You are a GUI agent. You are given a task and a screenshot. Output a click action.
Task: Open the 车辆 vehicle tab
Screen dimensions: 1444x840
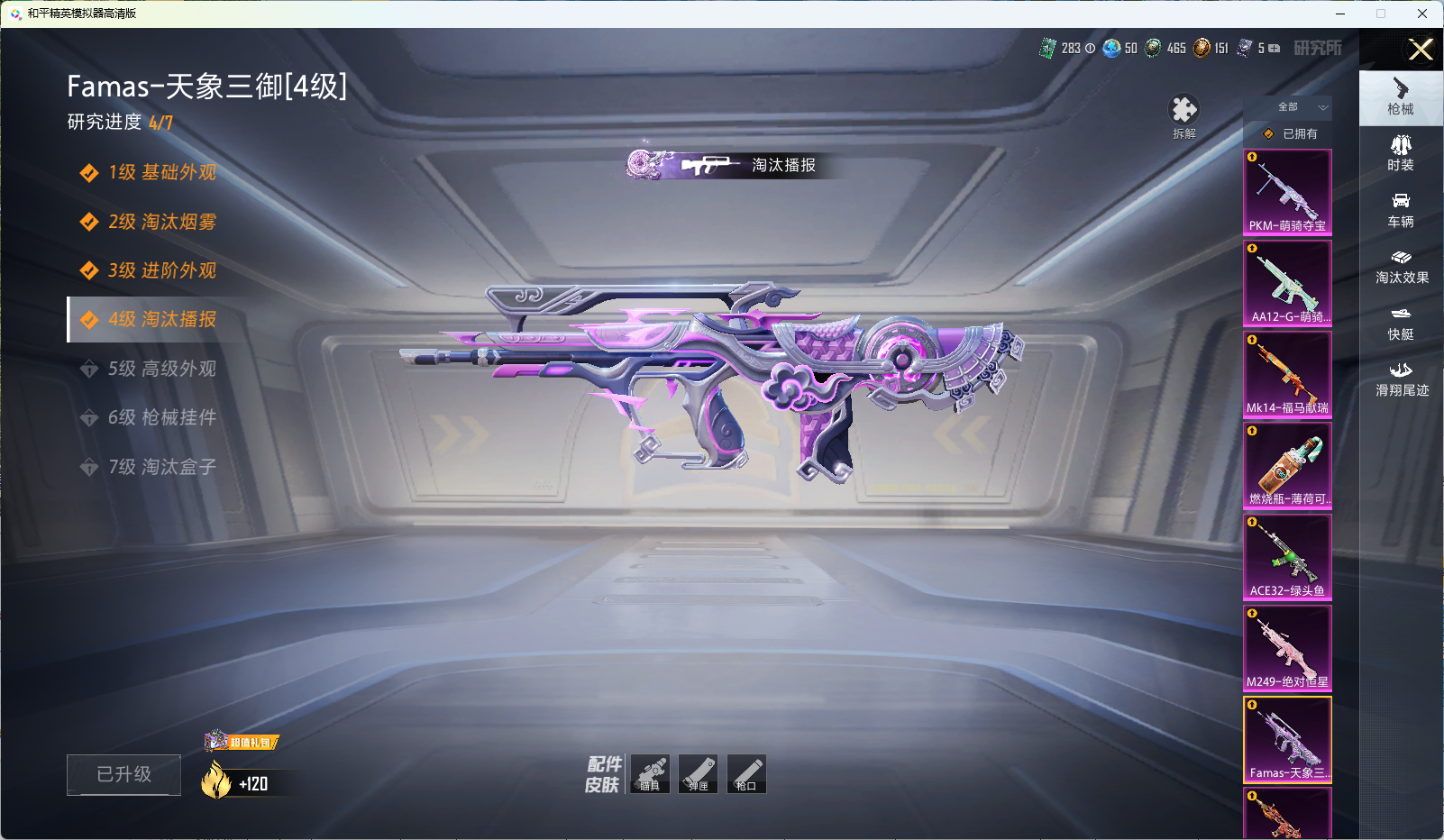[1401, 209]
